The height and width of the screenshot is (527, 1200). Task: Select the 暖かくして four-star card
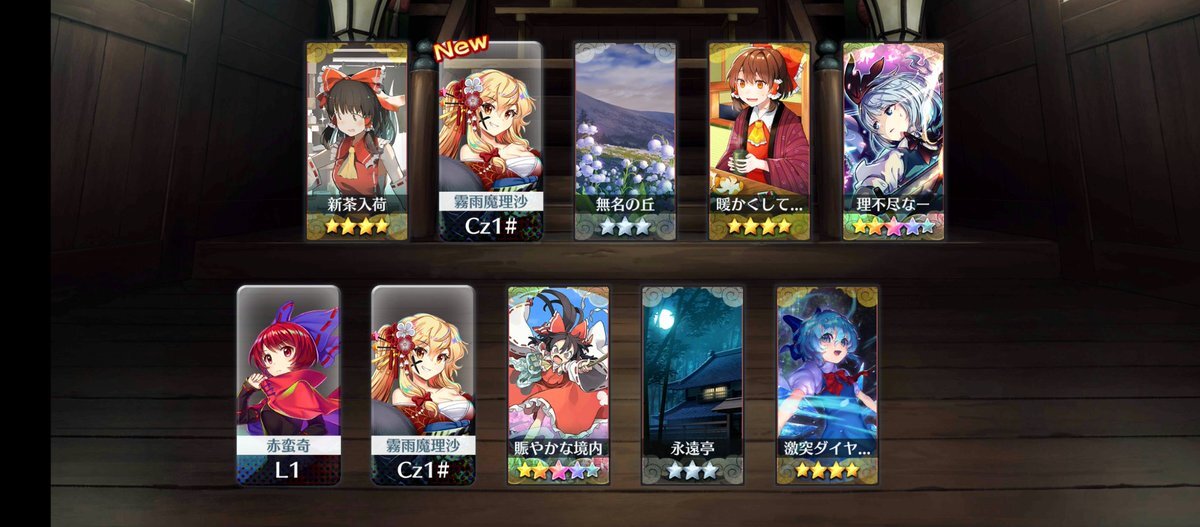tap(759, 140)
